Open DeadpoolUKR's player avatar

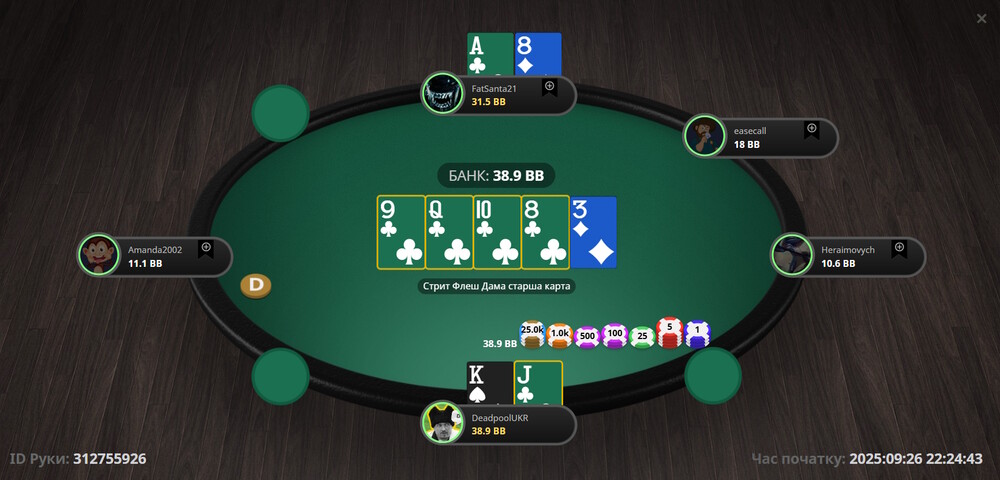pyautogui.click(x=440, y=423)
